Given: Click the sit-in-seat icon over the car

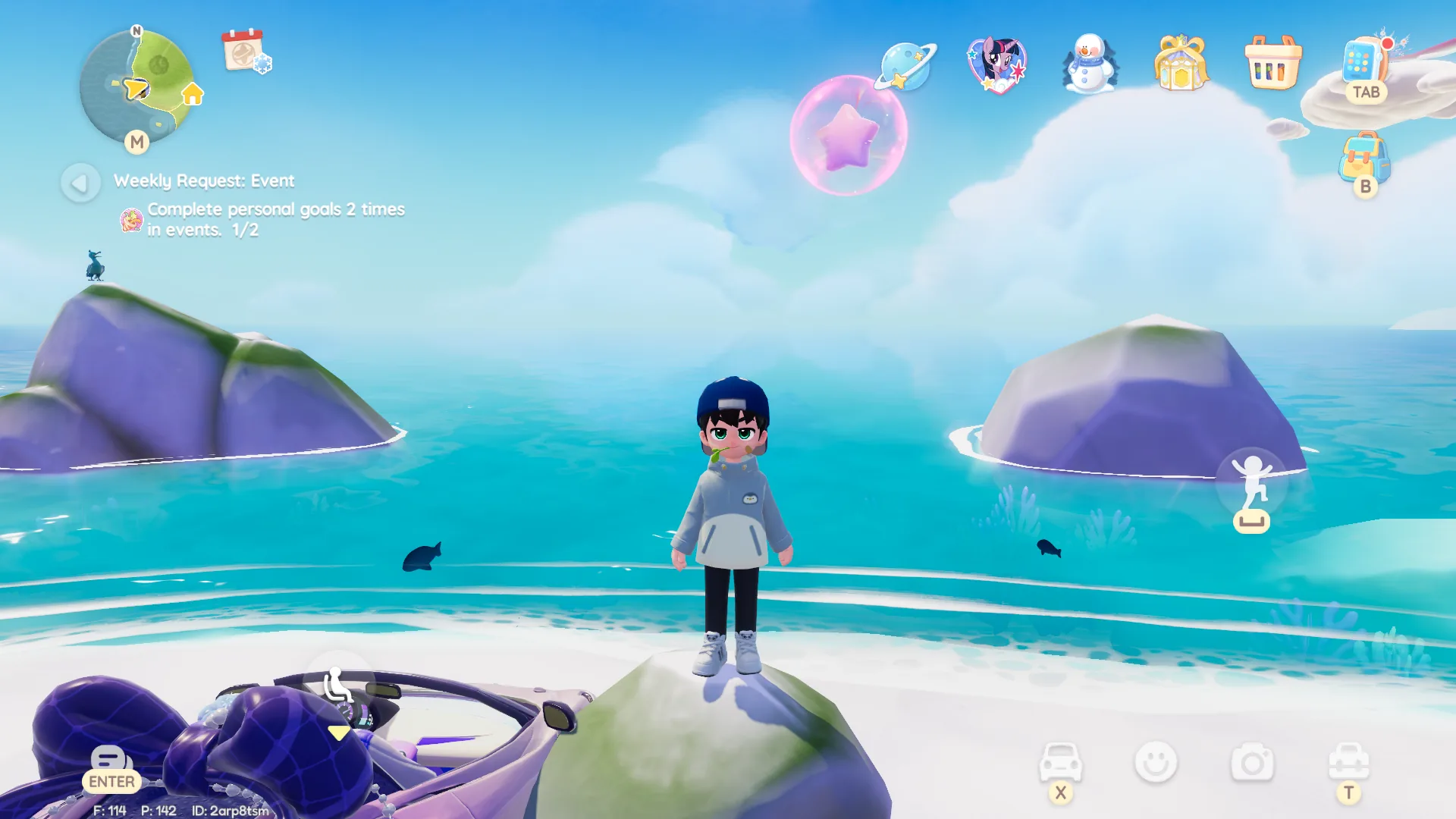Looking at the screenshot, I should pyautogui.click(x=337, y=686).
